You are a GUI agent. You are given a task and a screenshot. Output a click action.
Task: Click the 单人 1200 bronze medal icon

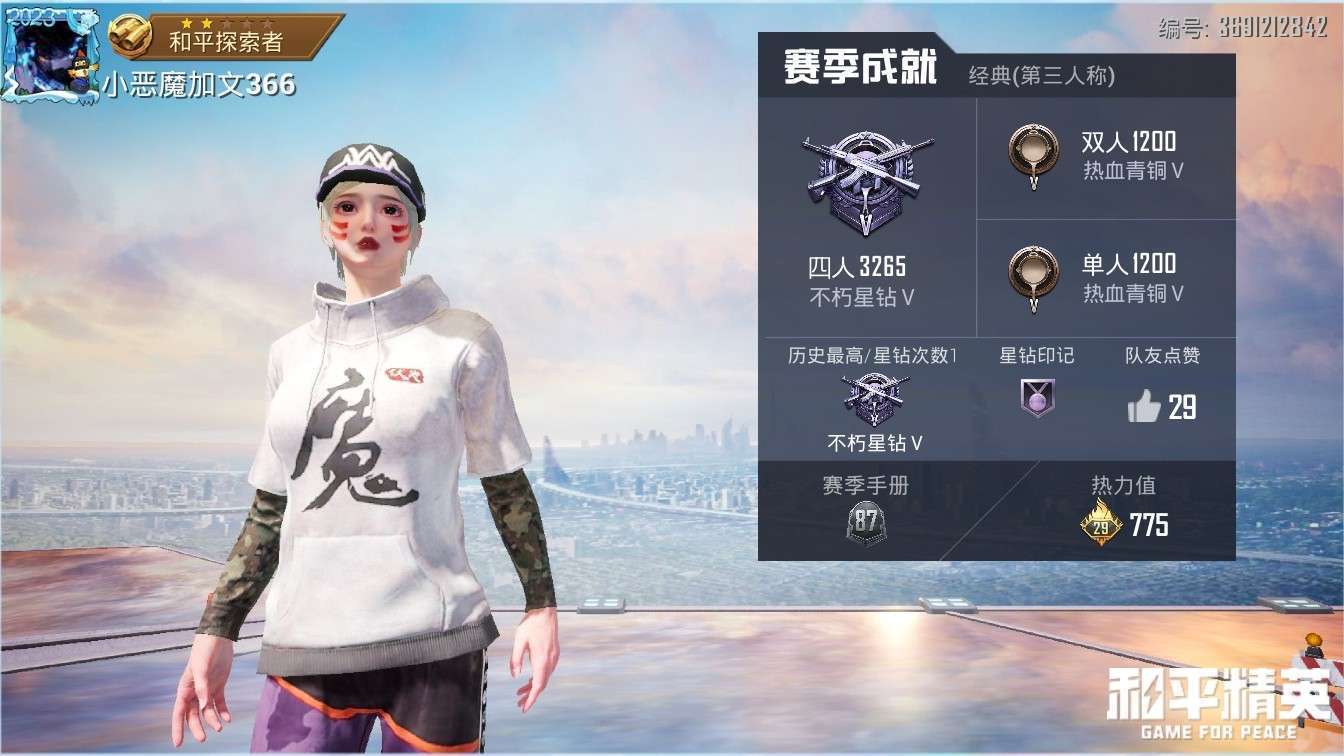(1034, 273)
